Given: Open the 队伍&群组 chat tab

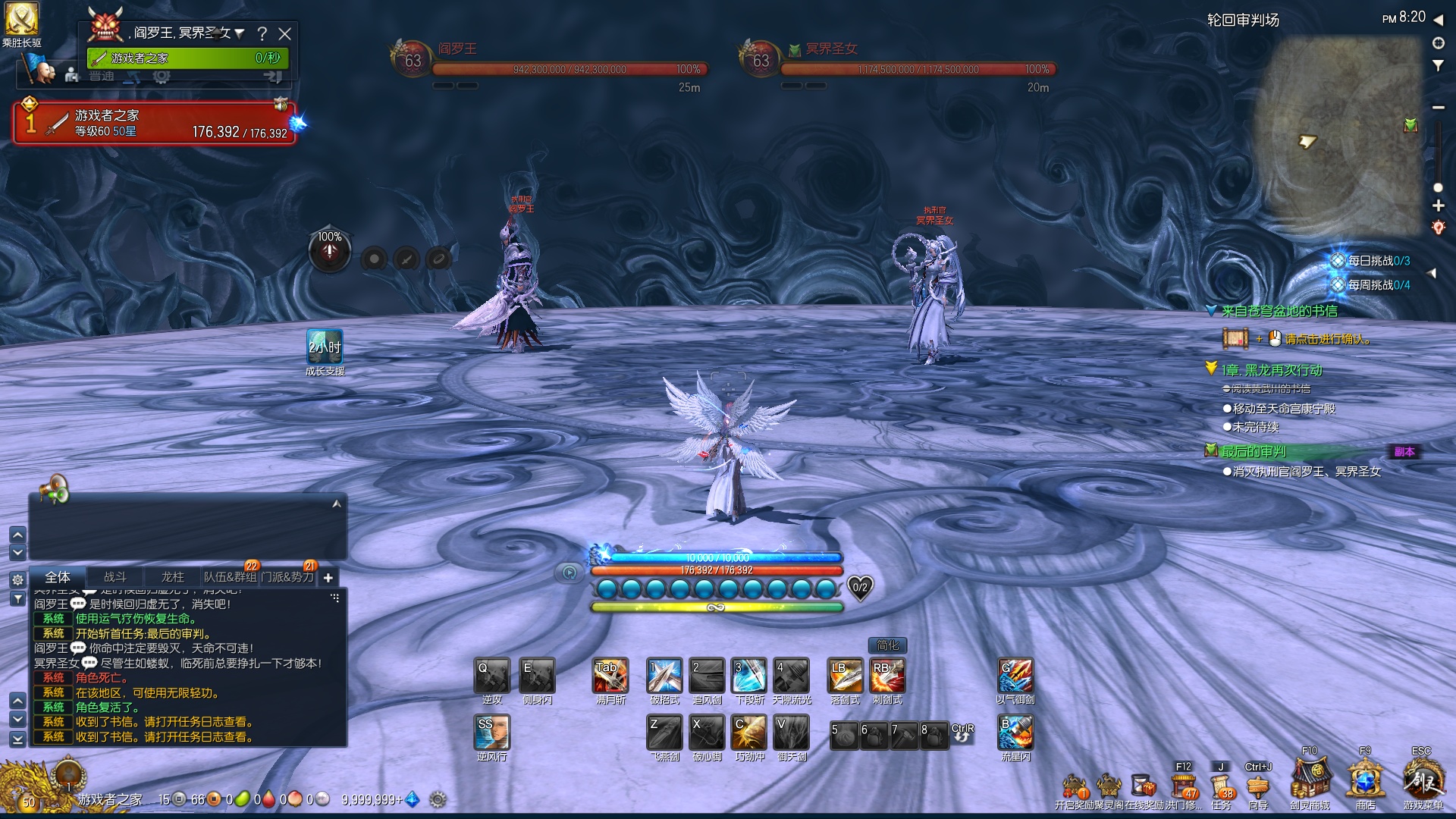Looking at the screenshot, I should [230, 577].
